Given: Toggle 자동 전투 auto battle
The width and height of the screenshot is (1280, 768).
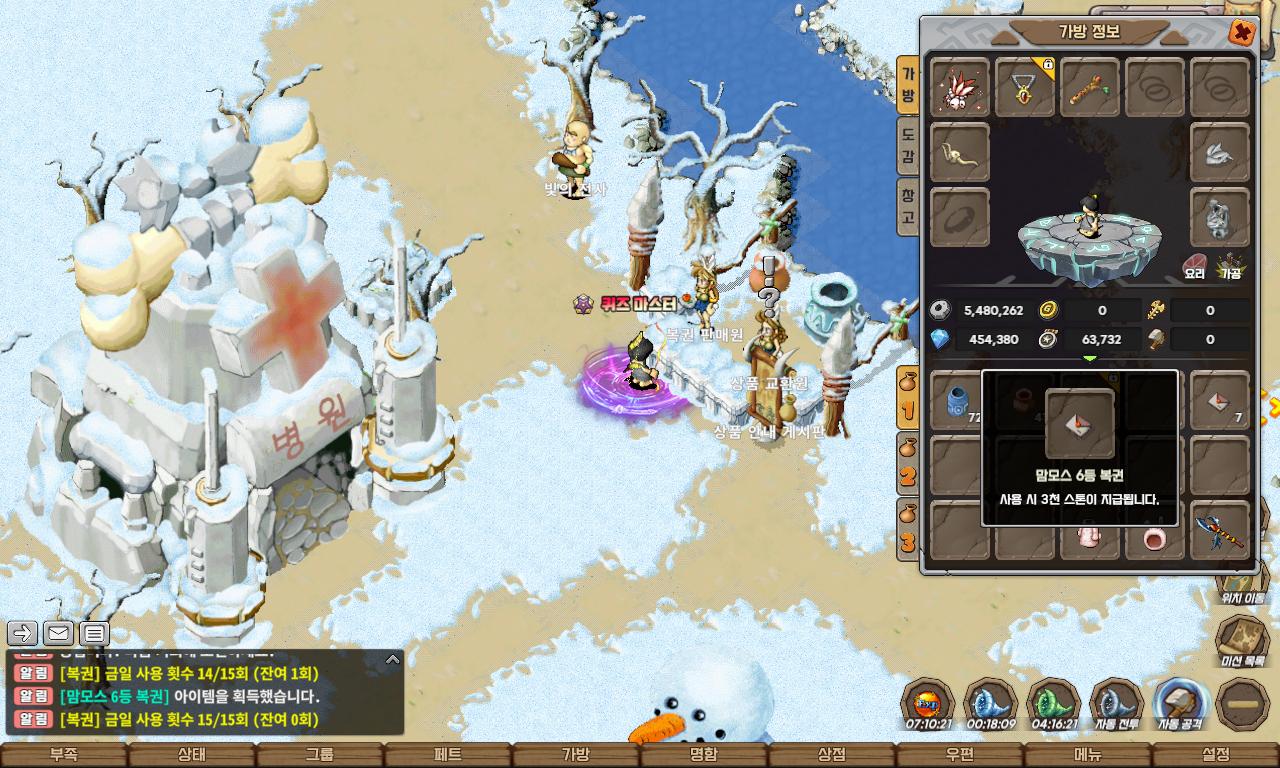Looking at the screenshot, I should [x=1116, y=704].
